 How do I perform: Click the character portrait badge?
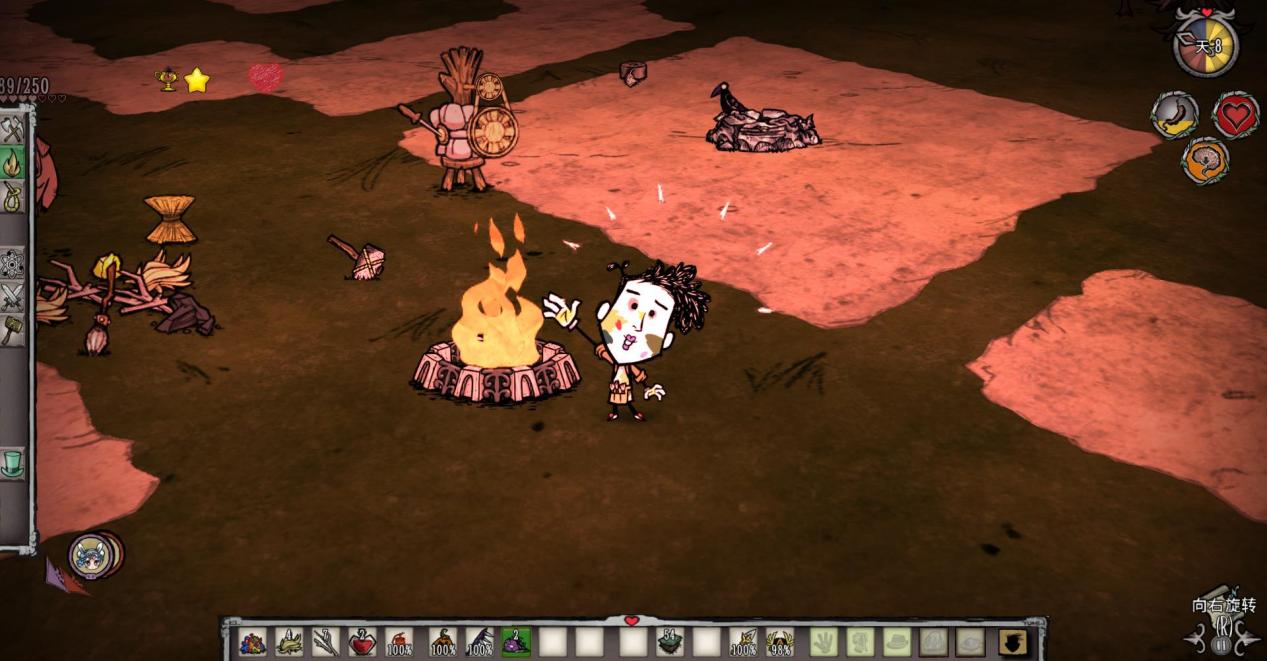(90, 556)
